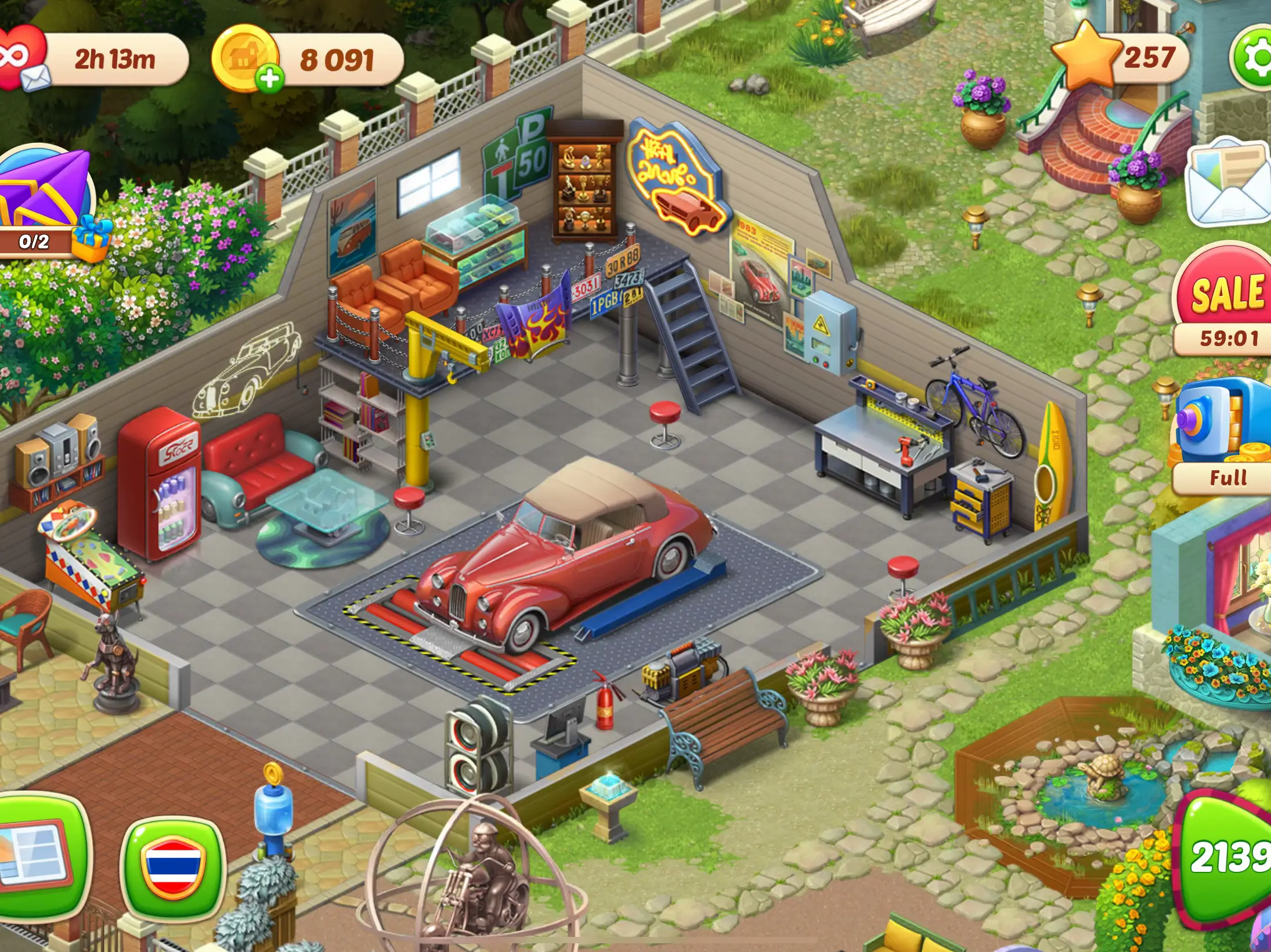Add coins with the green plus button
Viewport: 1271px width, 952px height.
click(x=269, y=78)
